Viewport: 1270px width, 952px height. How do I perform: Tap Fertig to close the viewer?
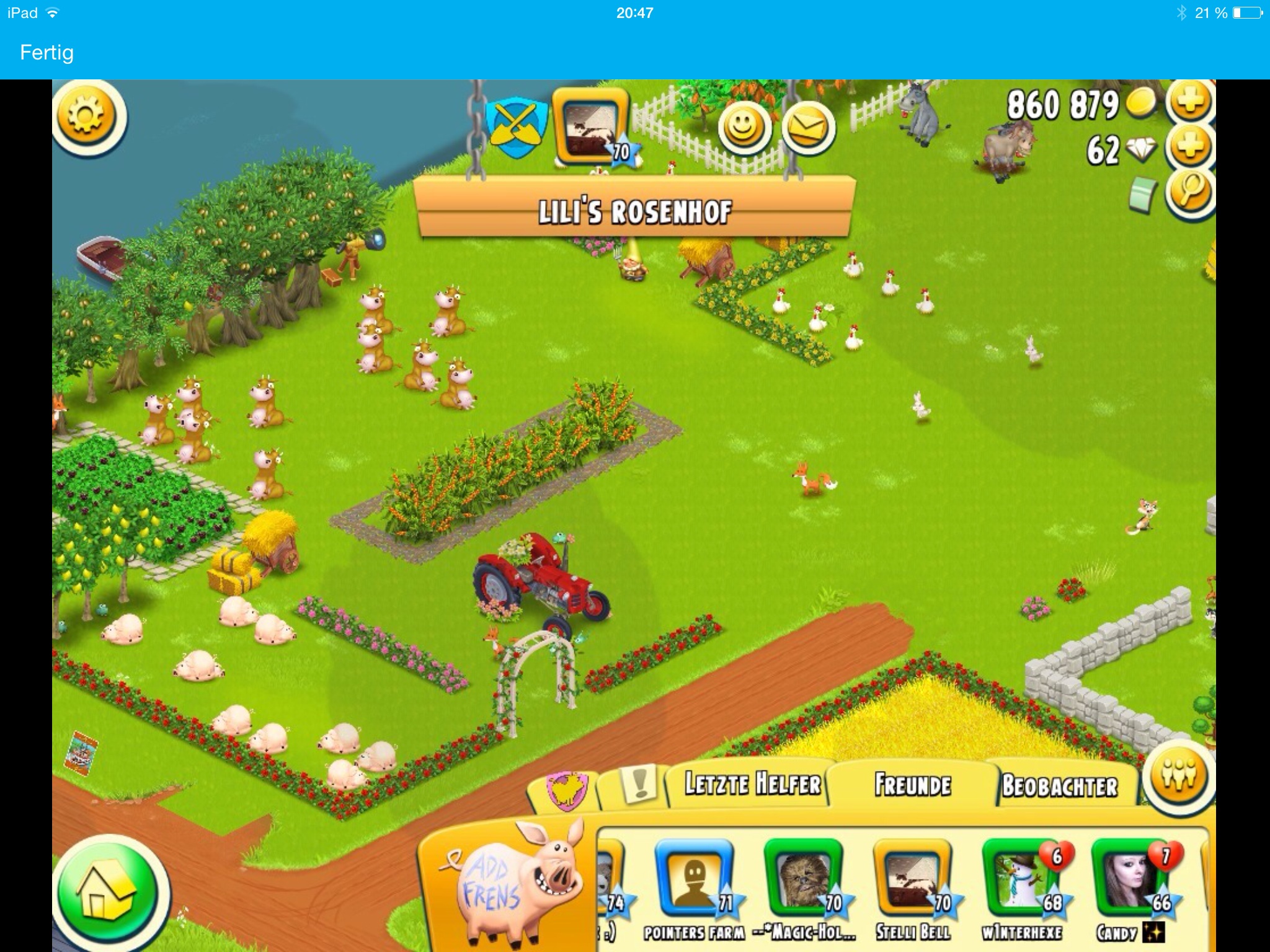coord(47,53)
